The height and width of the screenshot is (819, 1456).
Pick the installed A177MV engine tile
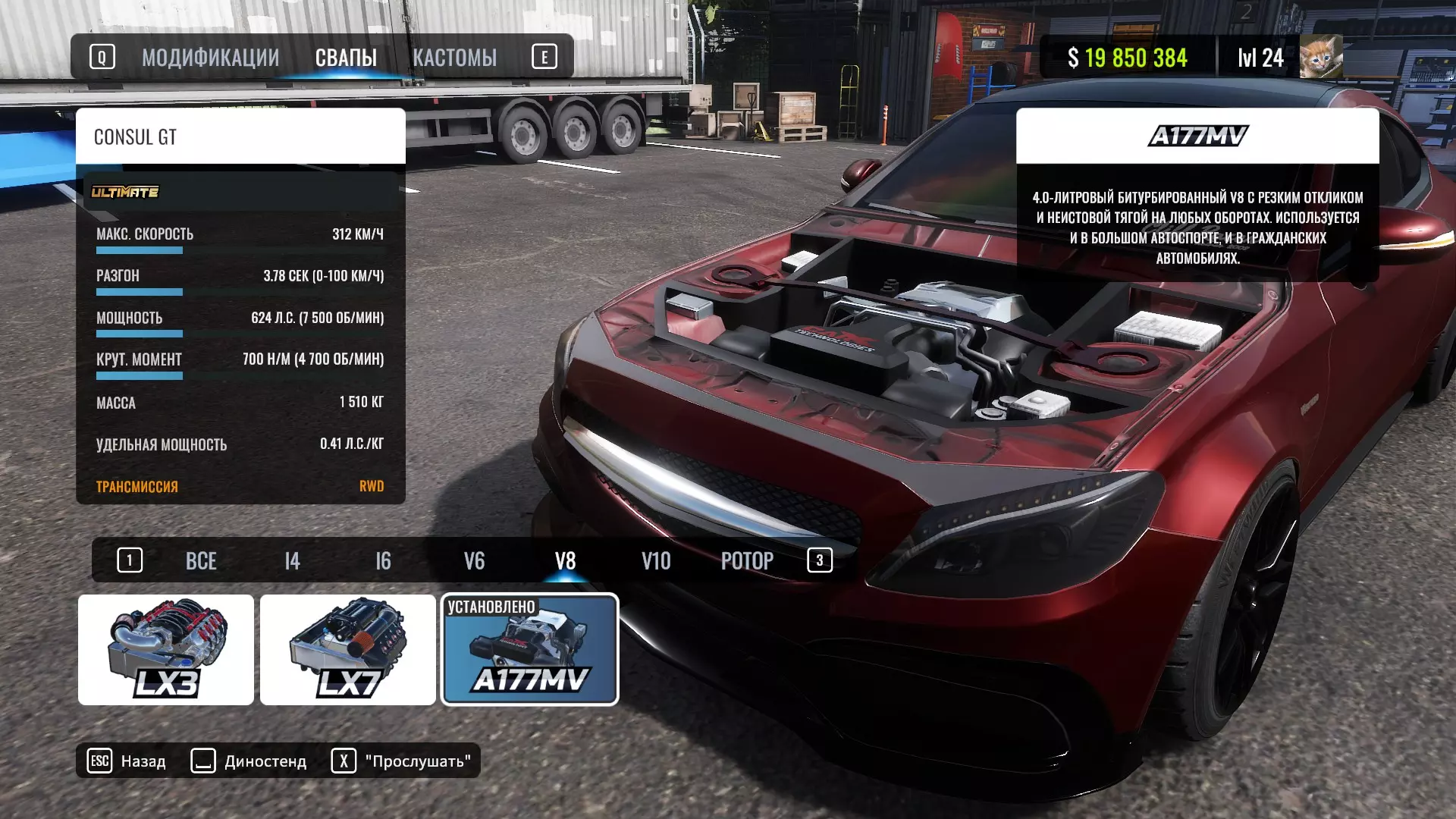pos(530,650)
